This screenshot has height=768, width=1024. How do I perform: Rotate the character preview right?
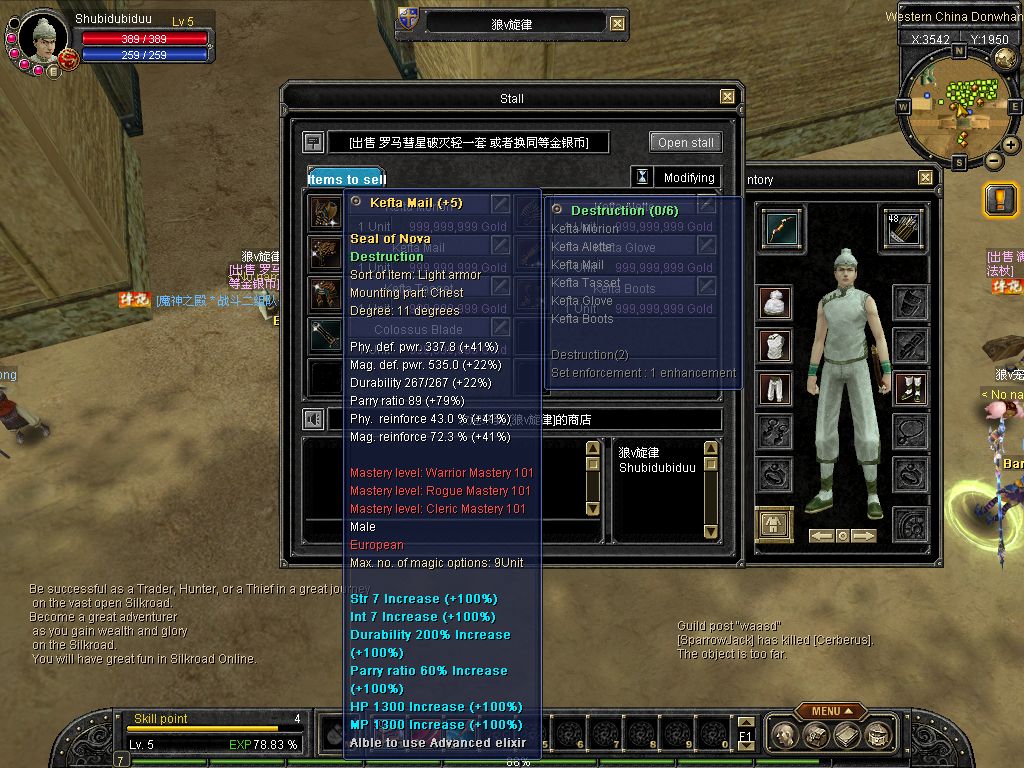click(864, 536)
